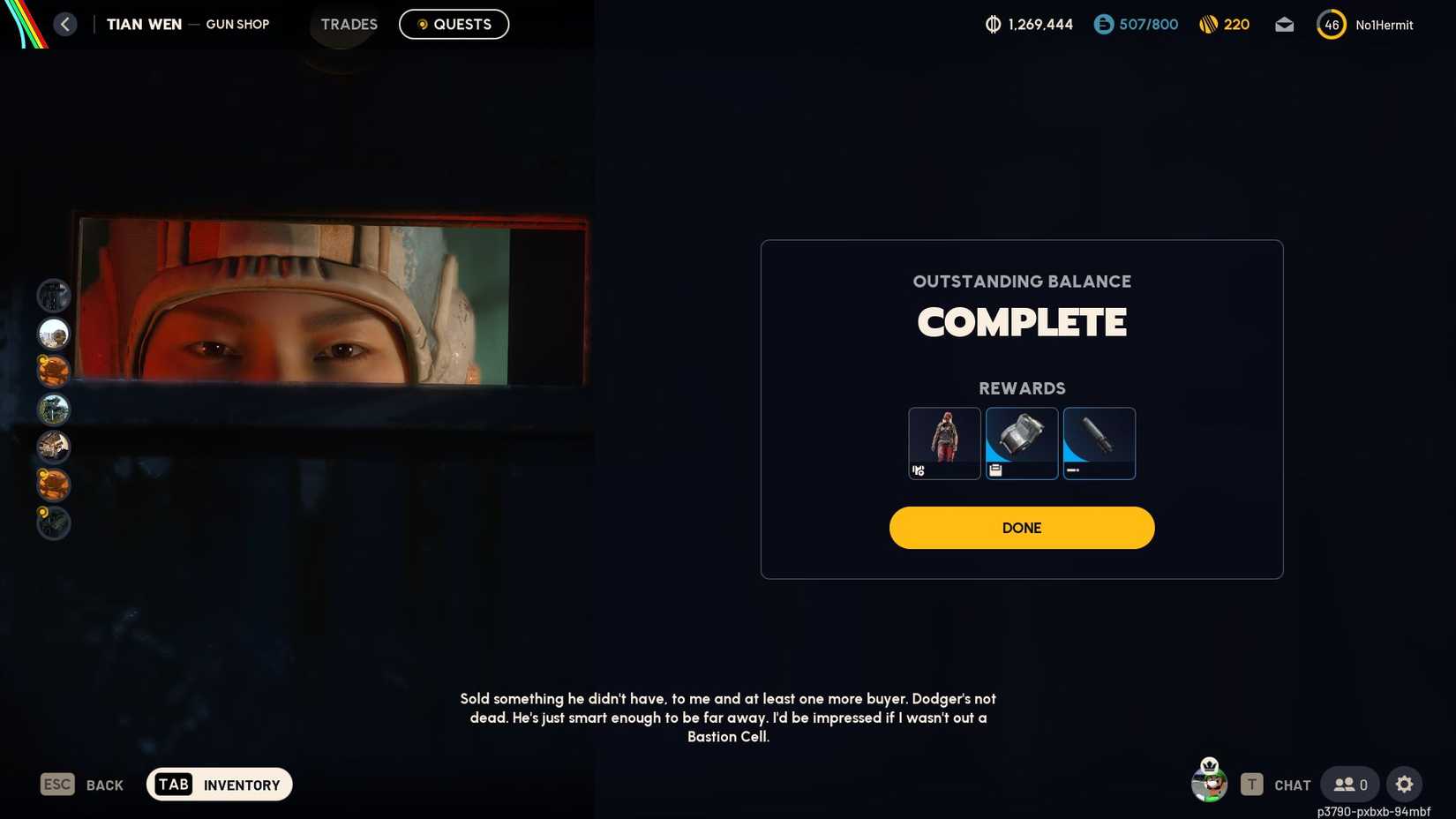The height and width of the screenshot is (819, 1456).
Task: Expand the level 46 profile badge
Action: pos(1331,25)
